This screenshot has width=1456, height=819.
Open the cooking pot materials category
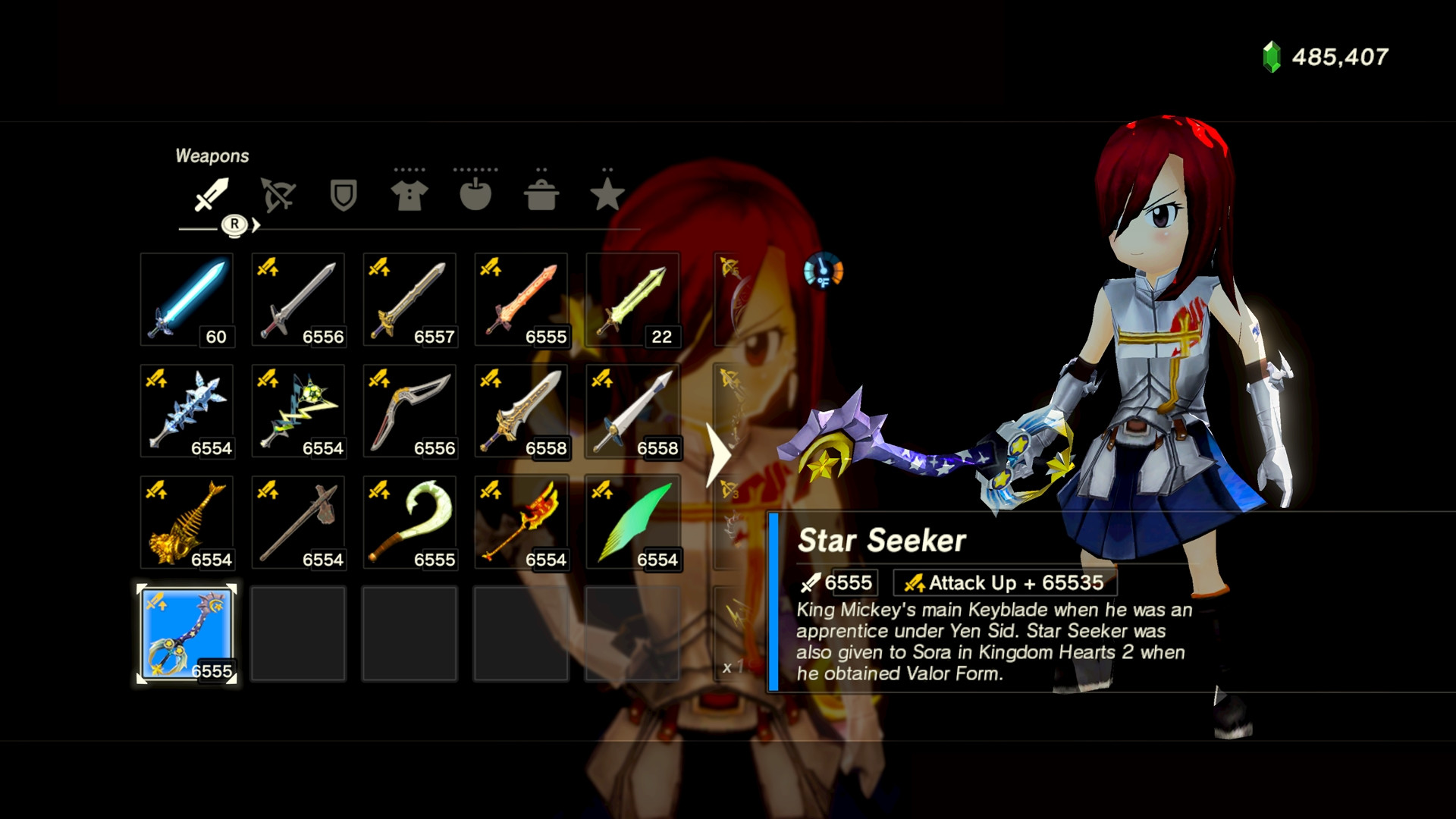(x=541, y=196)
